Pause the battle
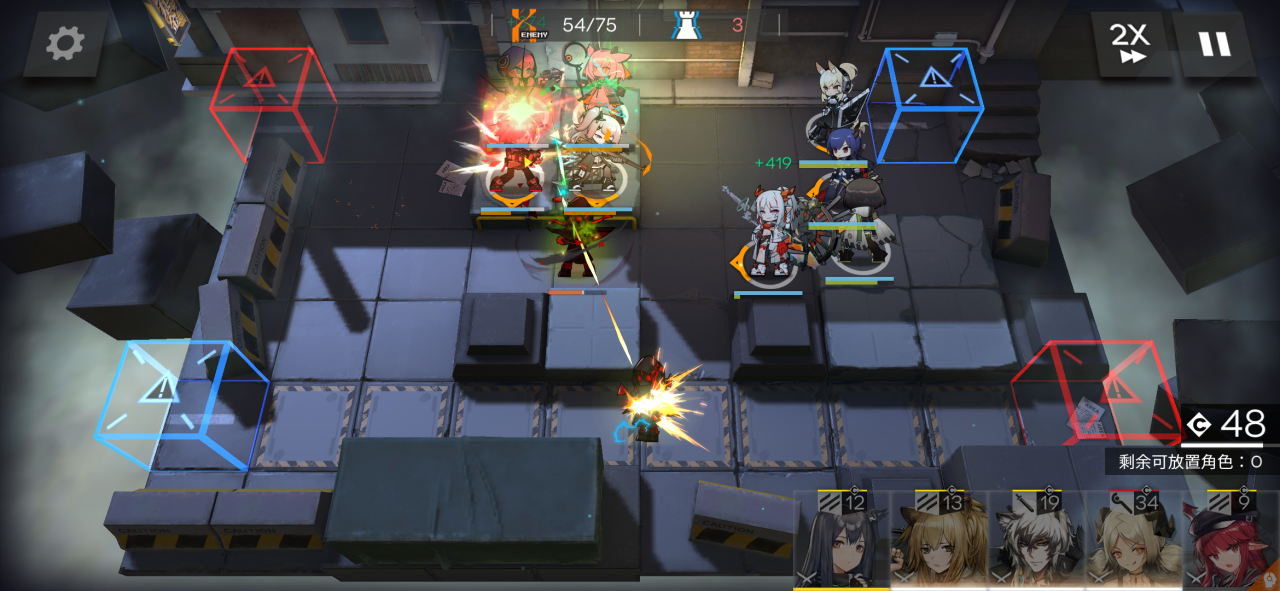This screenshot has height=591, width=1280. (x=1215, y=44)
